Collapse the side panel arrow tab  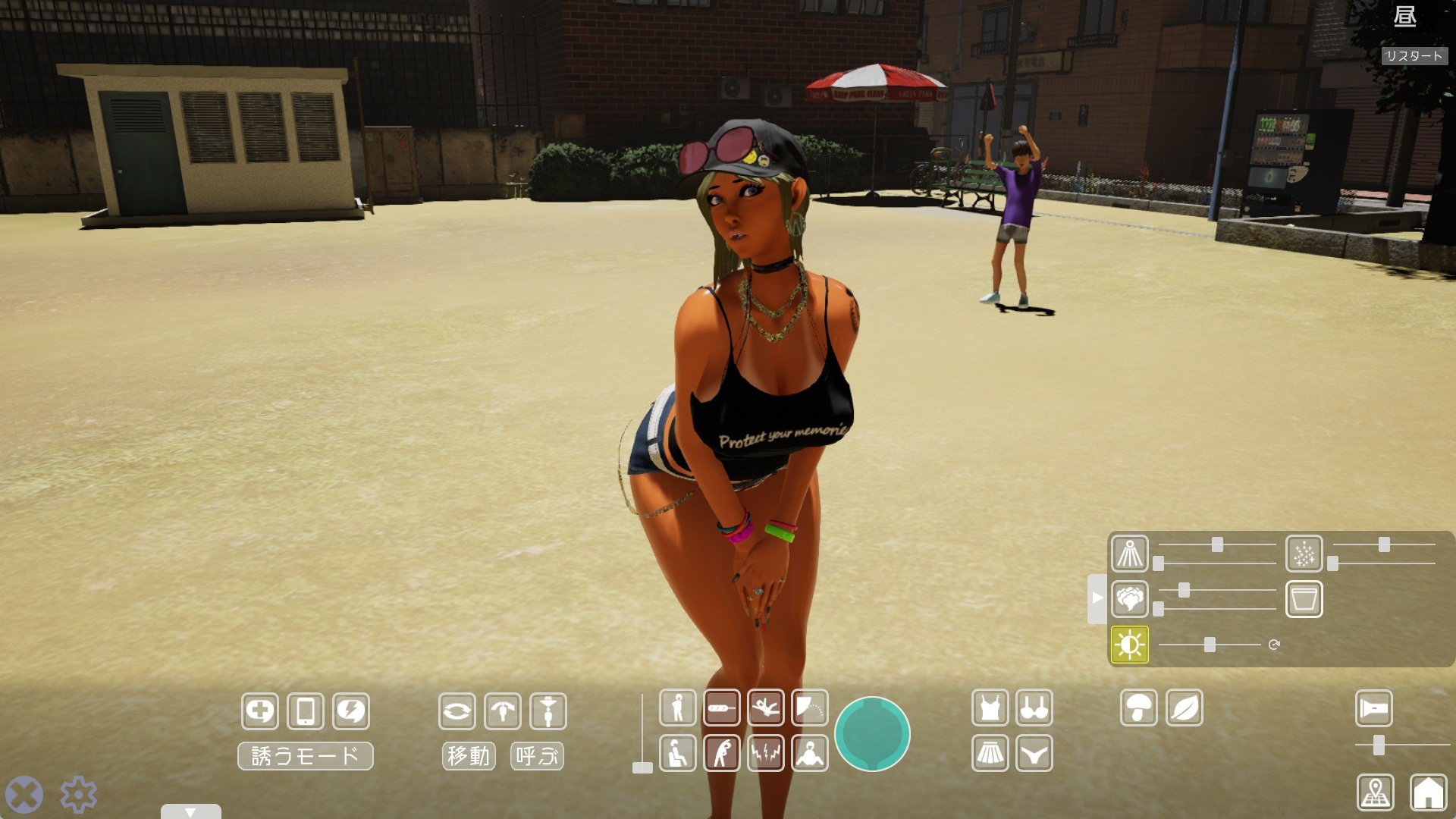(1097, 598)
